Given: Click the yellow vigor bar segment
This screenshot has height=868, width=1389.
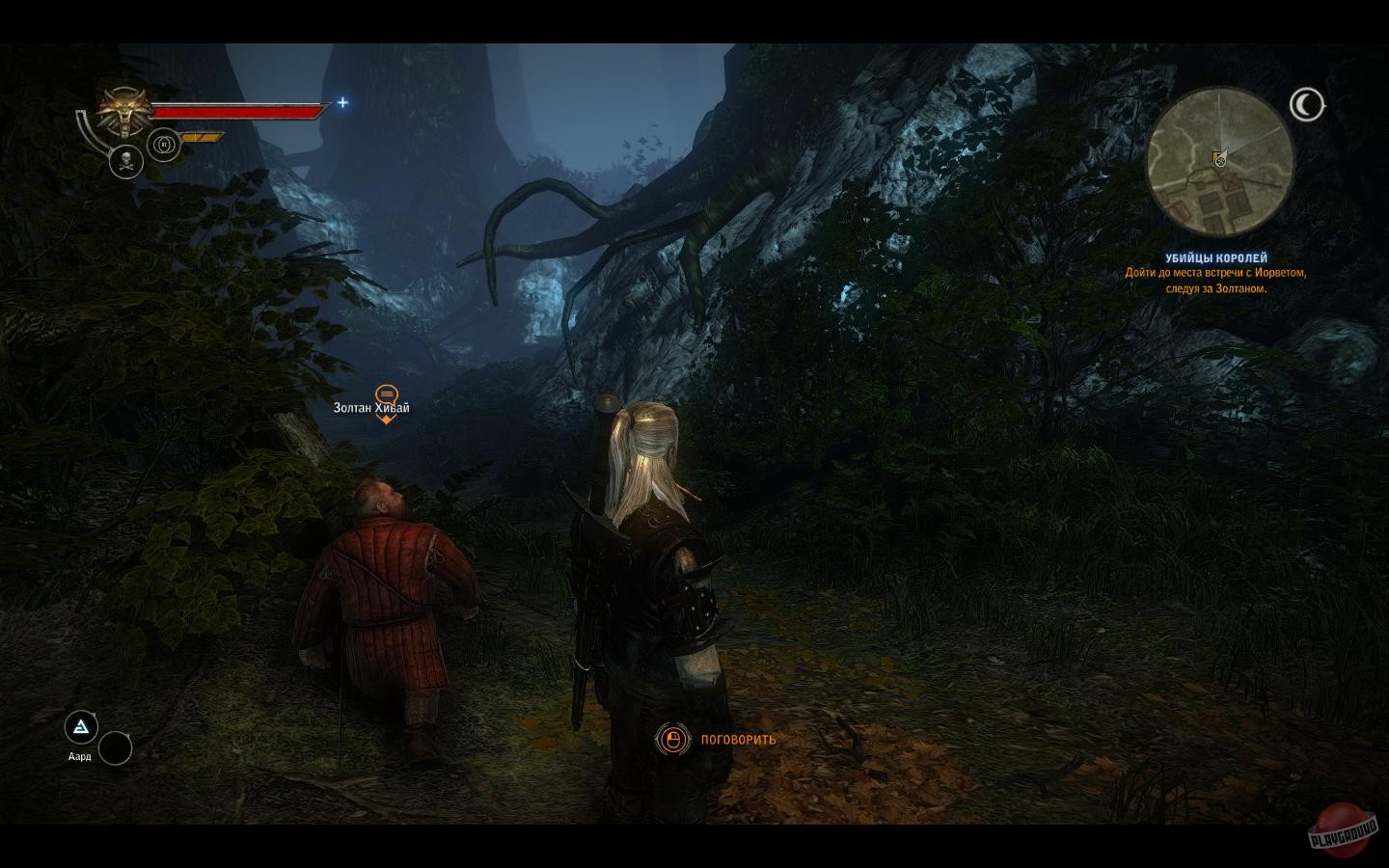Looking at the screenshot, I should (200, 135).
